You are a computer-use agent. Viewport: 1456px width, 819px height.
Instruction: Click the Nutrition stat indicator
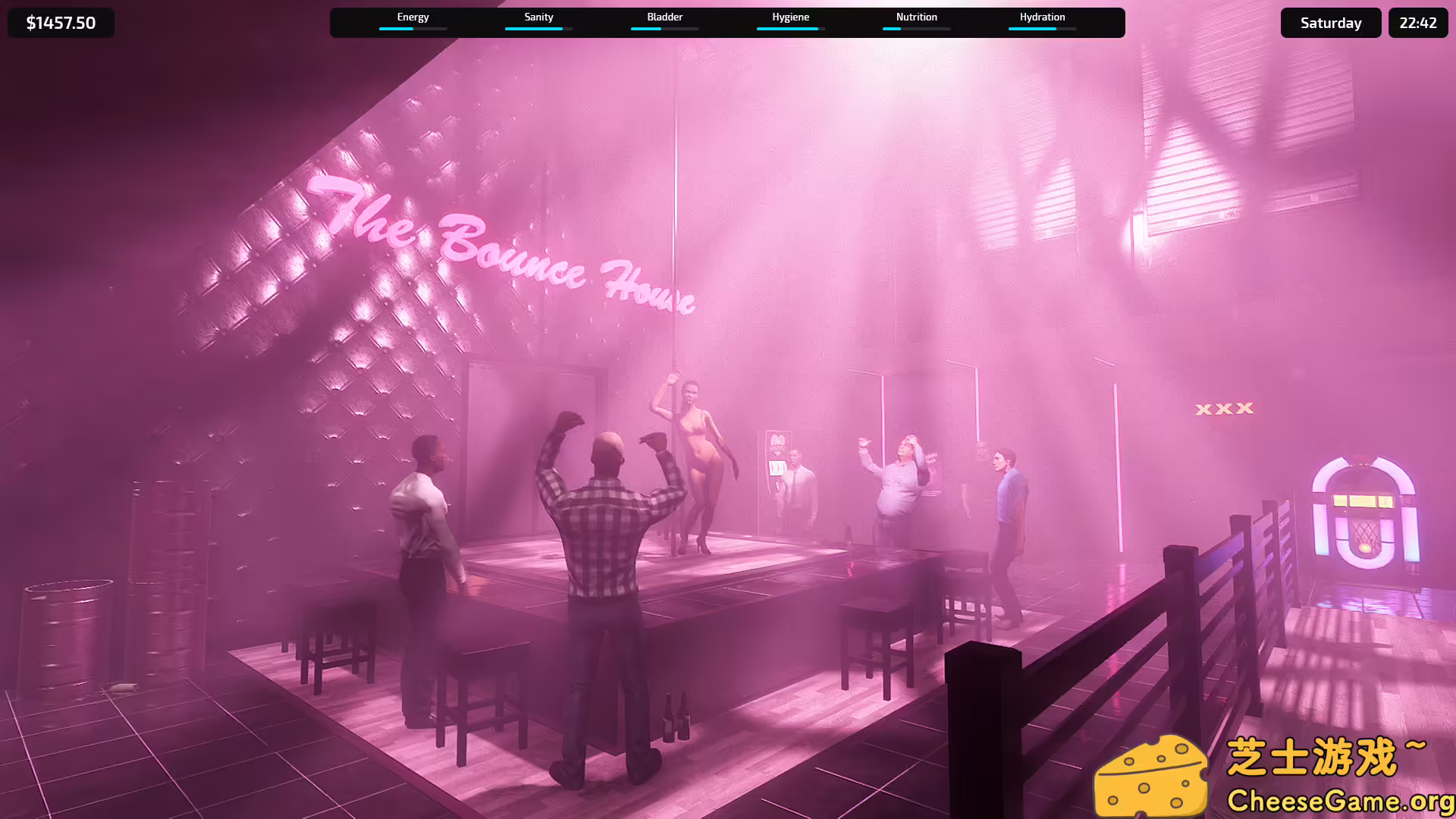tap(916, 17)
